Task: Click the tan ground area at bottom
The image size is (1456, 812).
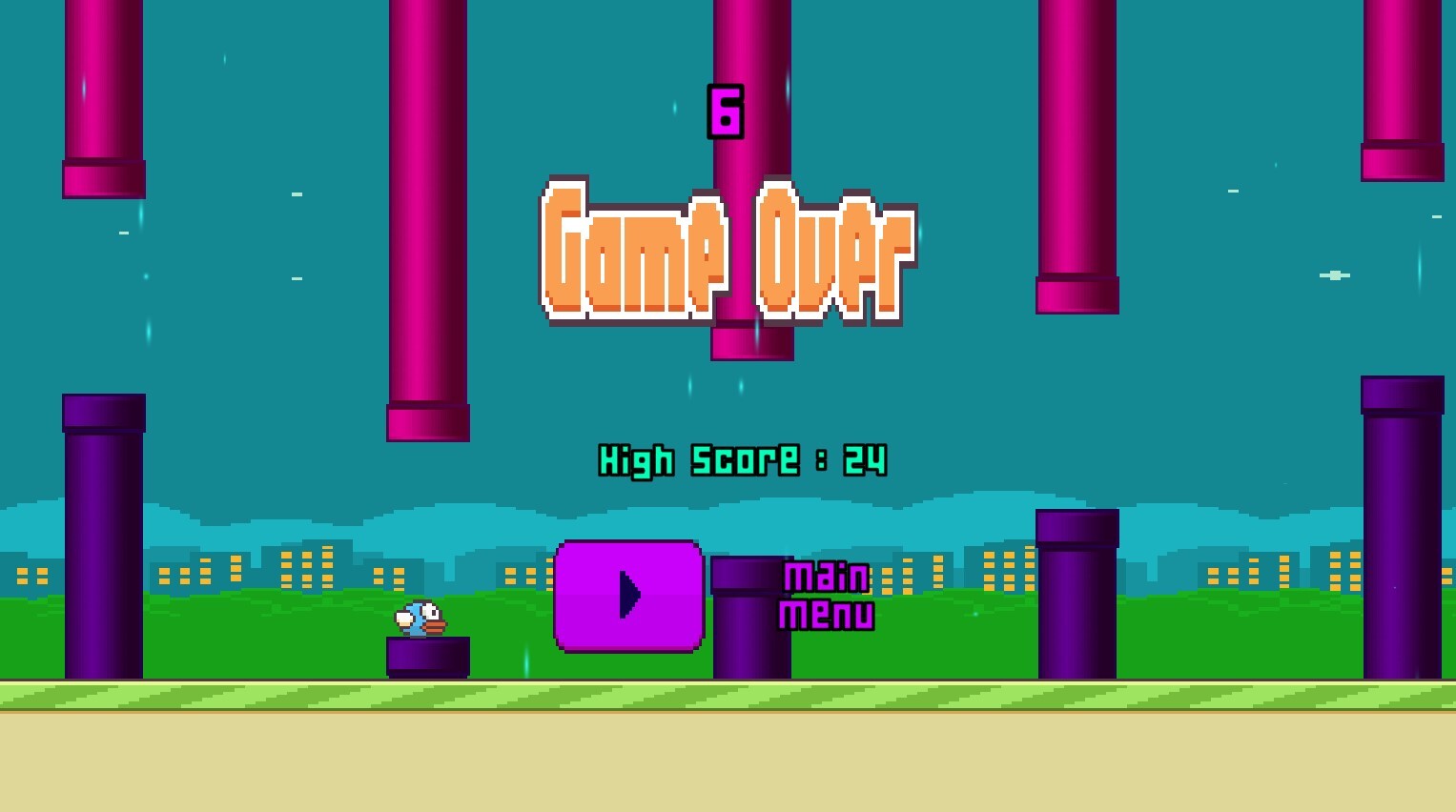Action: click(x=725, y=762)
